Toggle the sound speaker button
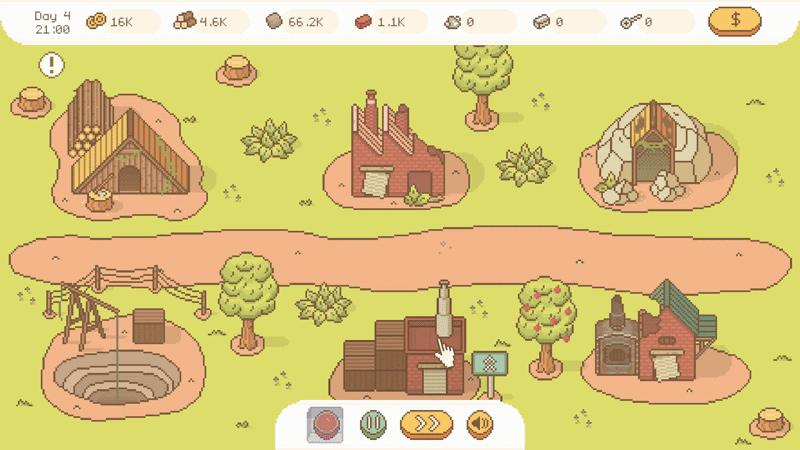 (479, 424)
